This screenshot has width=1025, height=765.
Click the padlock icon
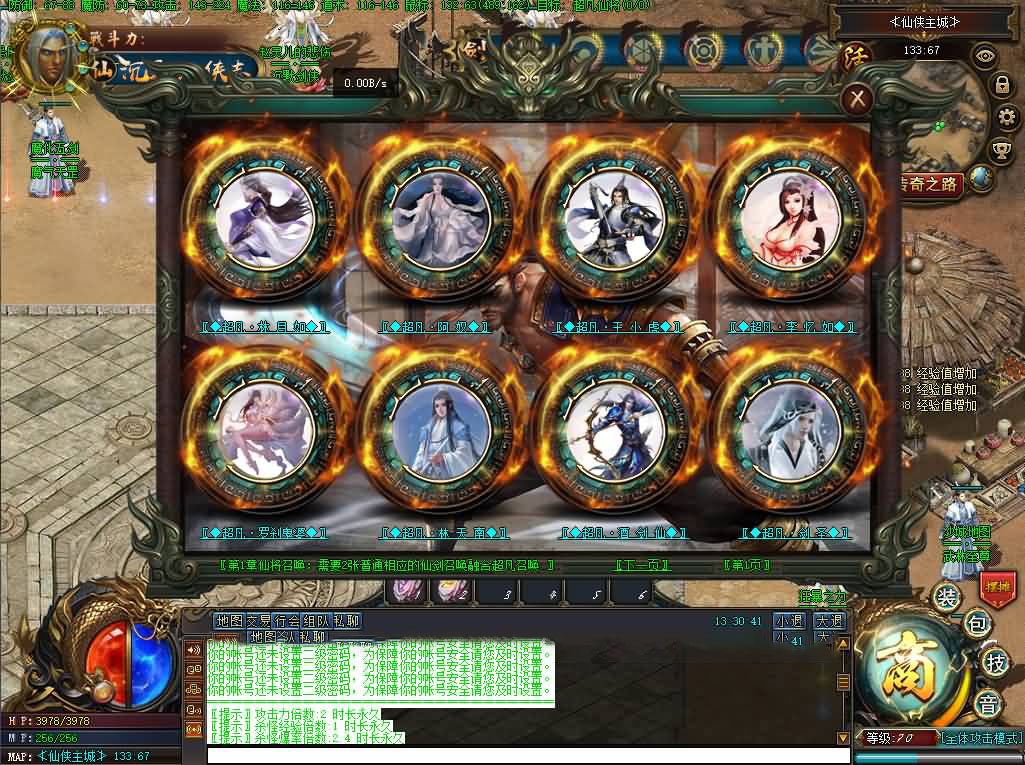tap(1001, 86)
